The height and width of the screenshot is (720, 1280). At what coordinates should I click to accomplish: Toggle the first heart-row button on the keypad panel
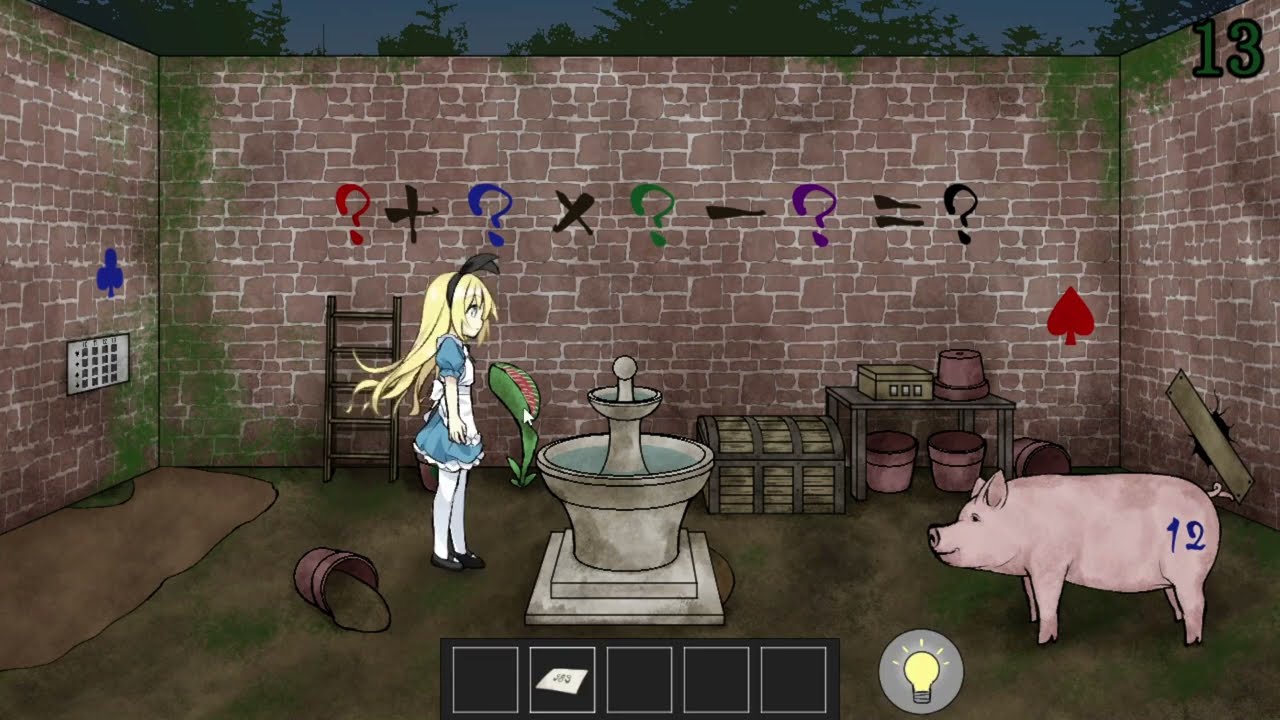click(85, 353)
